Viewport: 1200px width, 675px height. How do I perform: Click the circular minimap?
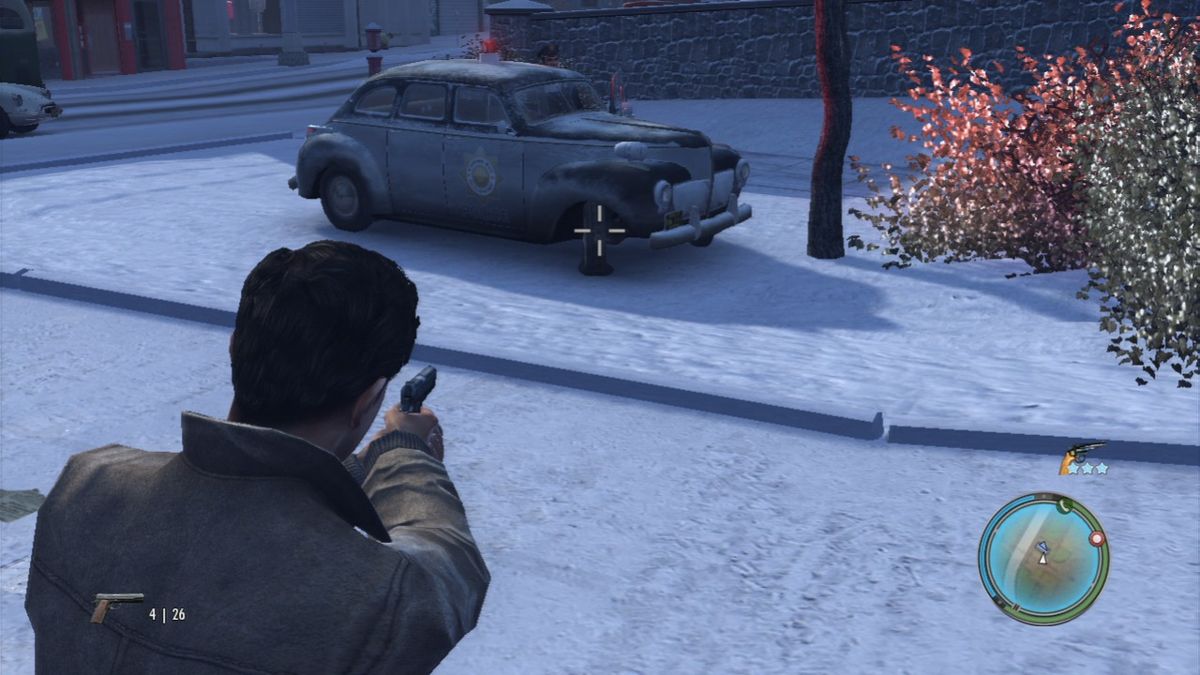click(x=1043, y=558)
